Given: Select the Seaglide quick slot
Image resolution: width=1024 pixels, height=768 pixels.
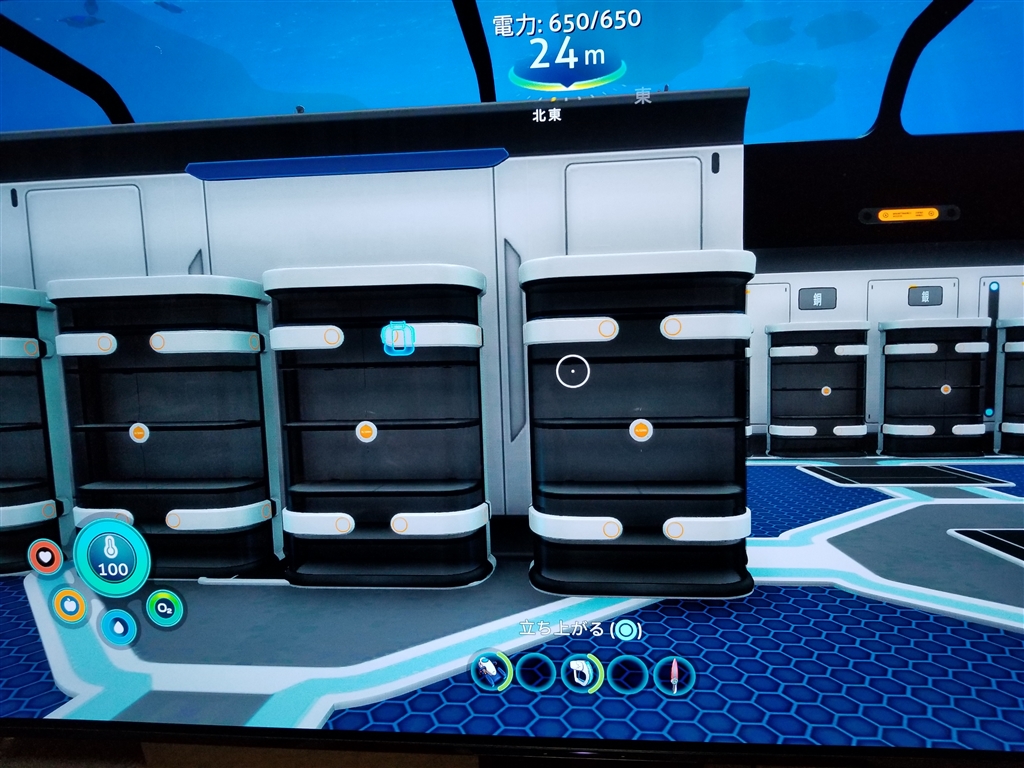Looking at the screenshot, I should (x=491, y=671).
